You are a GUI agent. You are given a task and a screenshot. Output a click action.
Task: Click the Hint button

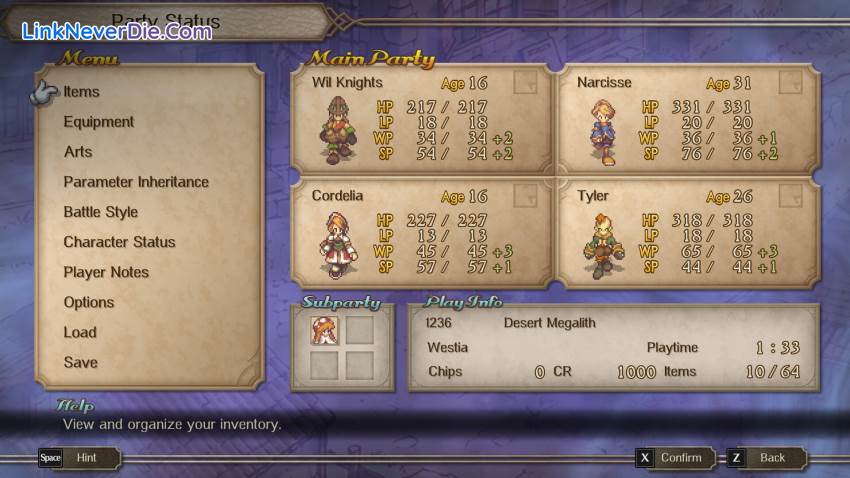[80, 458]
